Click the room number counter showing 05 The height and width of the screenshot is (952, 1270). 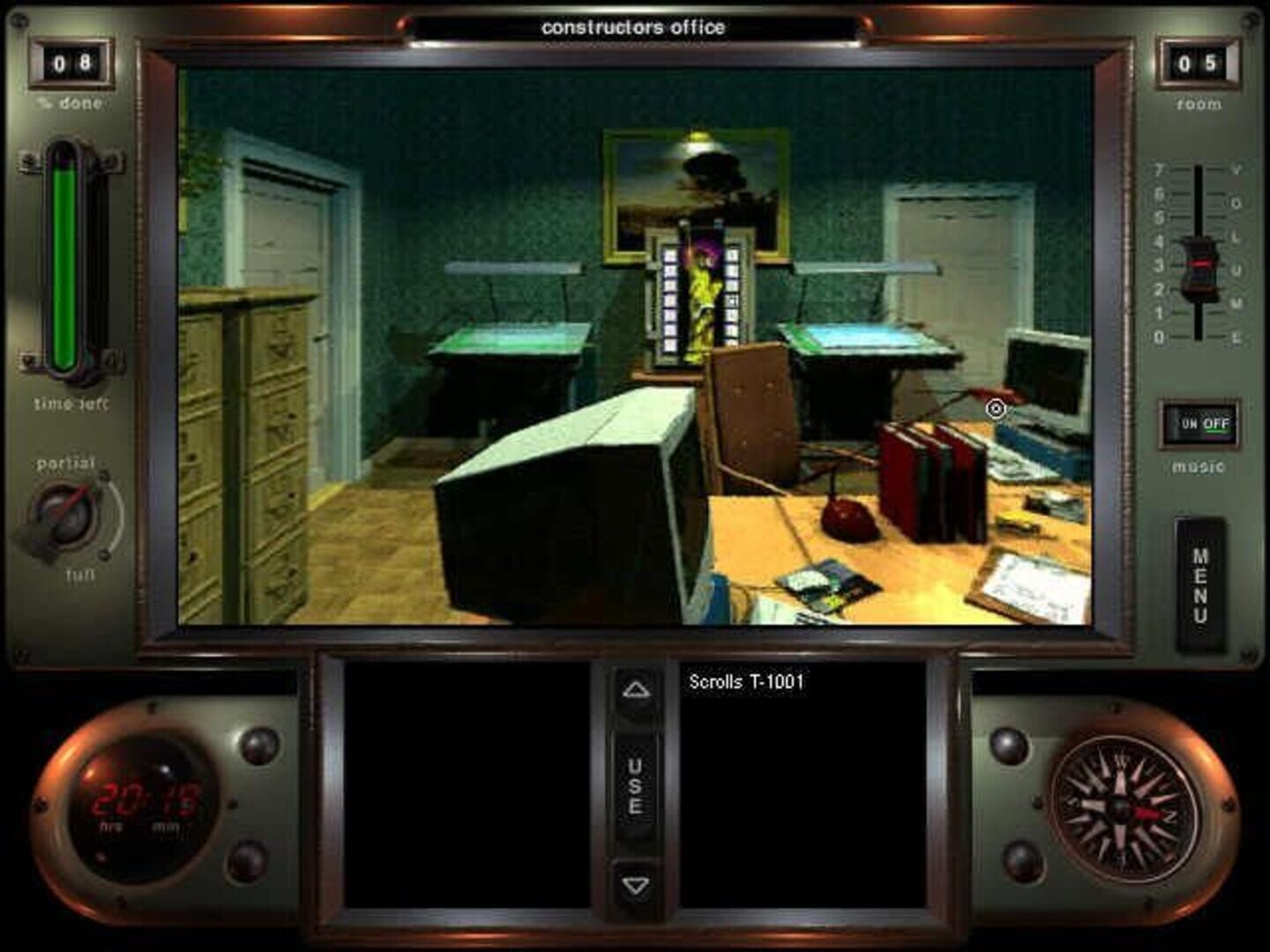click(x=1197, y=62)
